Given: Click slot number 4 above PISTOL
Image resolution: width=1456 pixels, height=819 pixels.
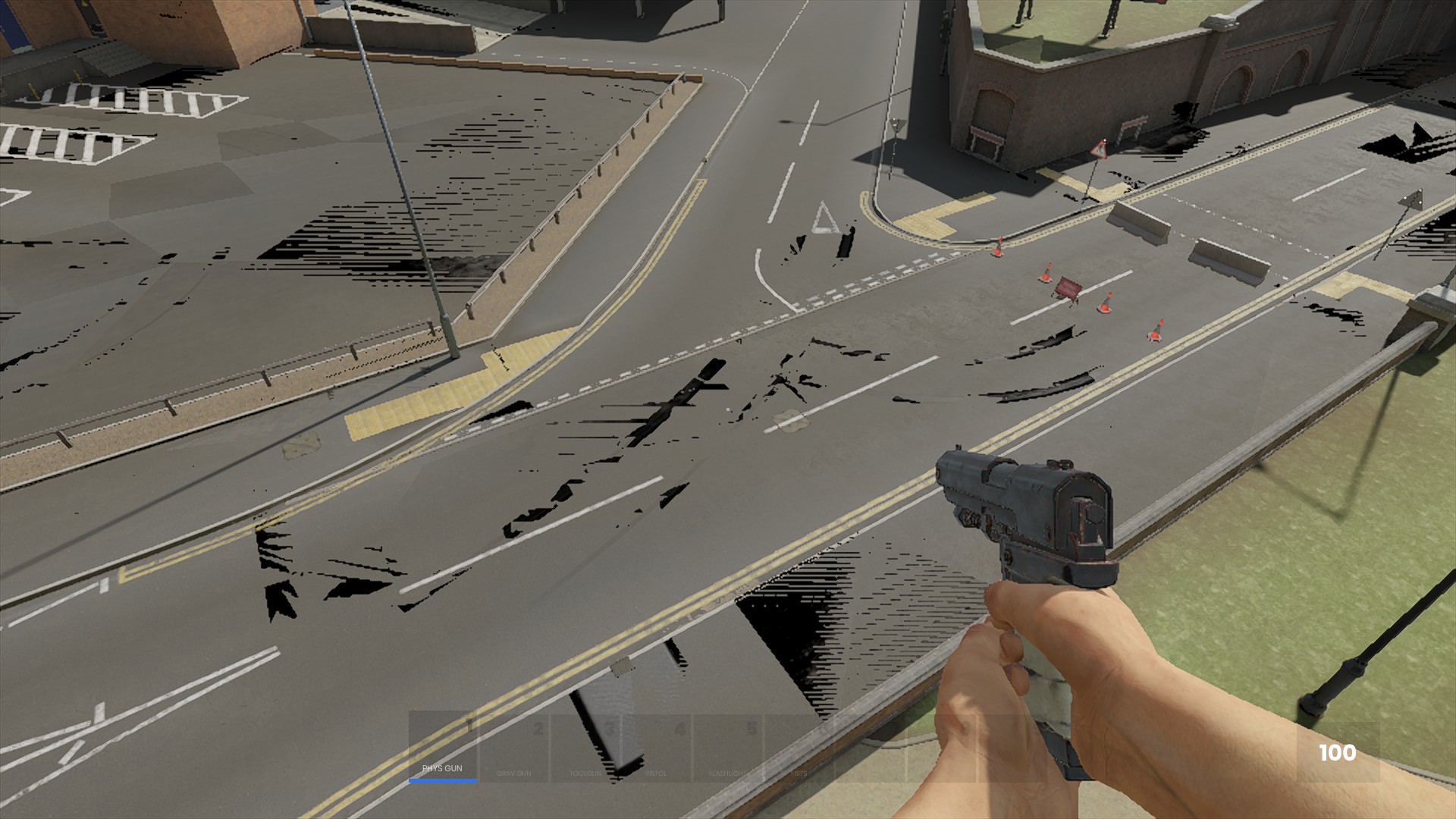Looking at the screenshot, I should 679,726.
